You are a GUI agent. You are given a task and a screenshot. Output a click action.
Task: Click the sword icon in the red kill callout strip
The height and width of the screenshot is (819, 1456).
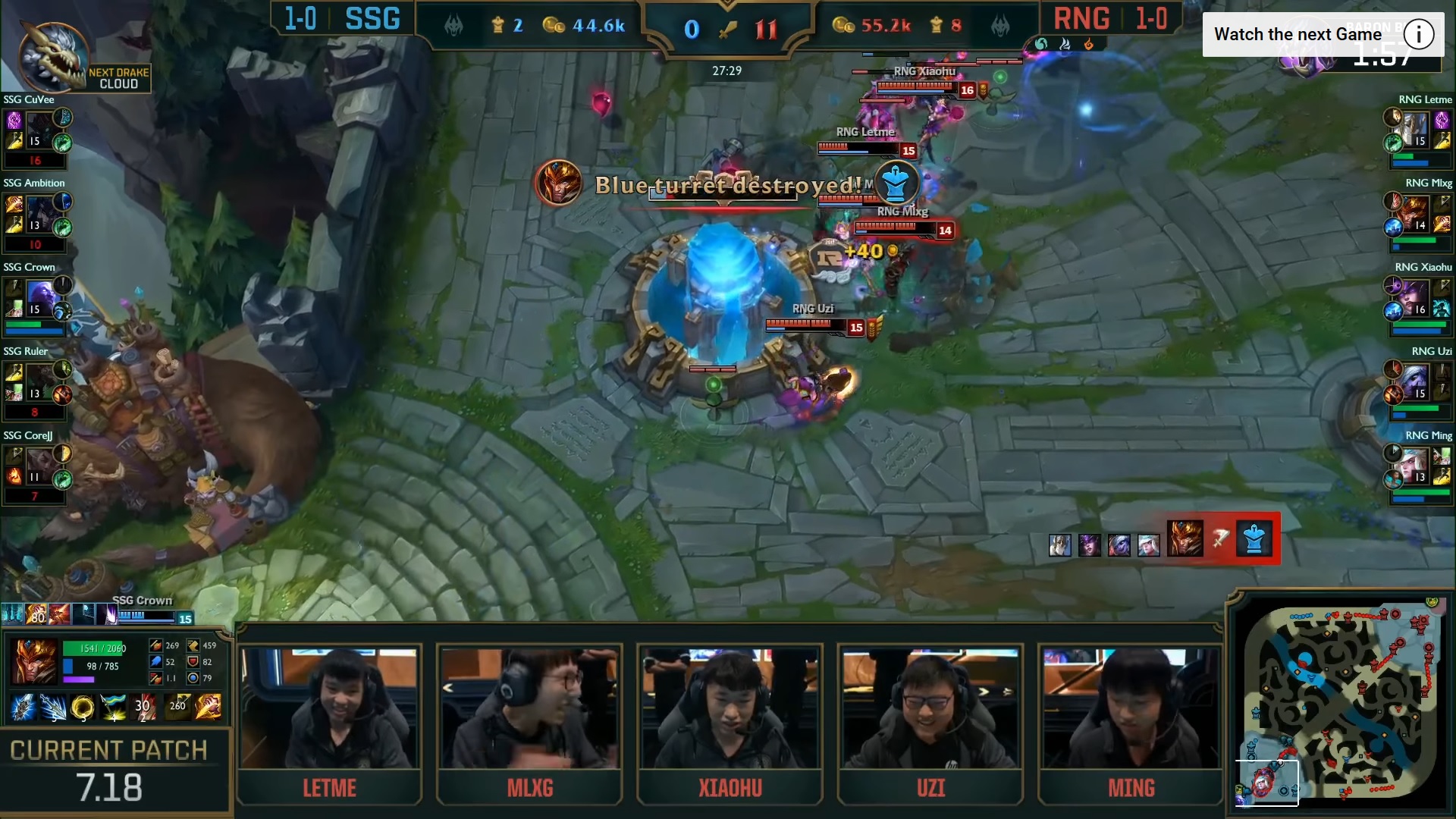tap(1220, 538)
